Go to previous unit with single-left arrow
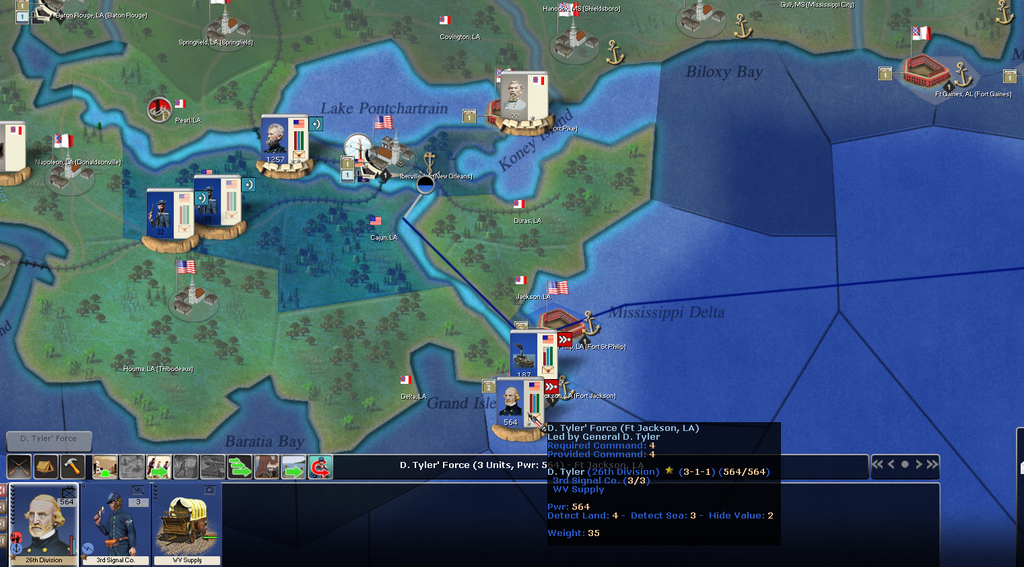 tap(891, 464)
